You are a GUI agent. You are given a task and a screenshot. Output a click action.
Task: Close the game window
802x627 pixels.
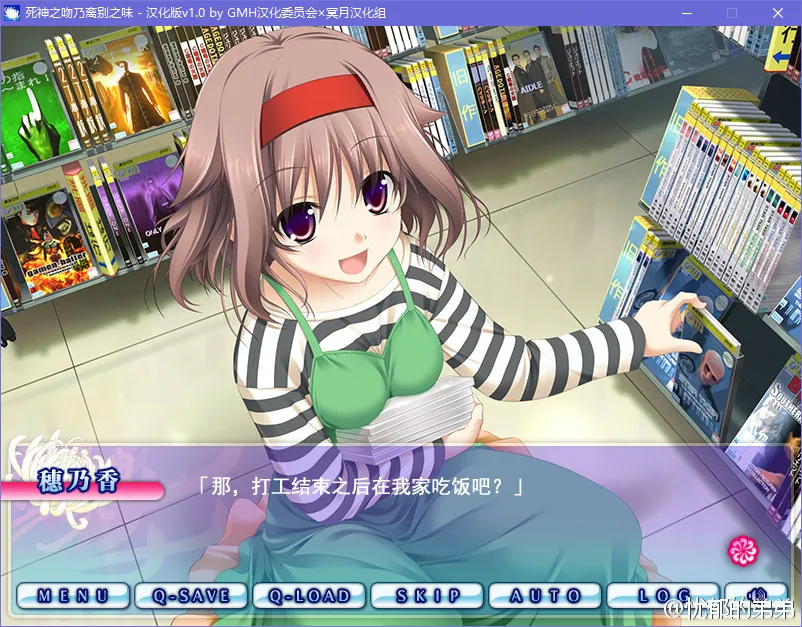pyautogui.click(x=778, y=13)
